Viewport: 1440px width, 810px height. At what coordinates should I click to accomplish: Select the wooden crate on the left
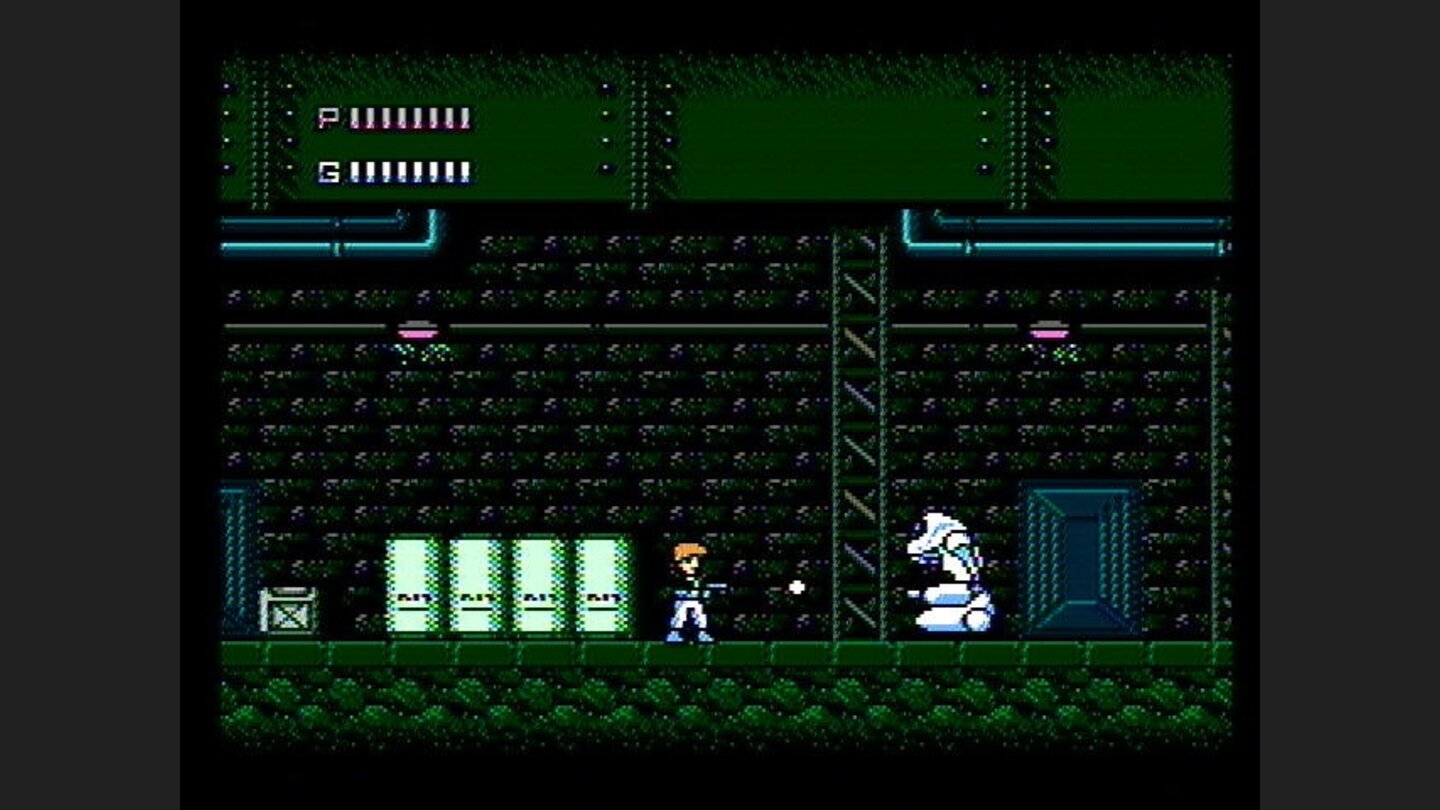coord(290,608)
